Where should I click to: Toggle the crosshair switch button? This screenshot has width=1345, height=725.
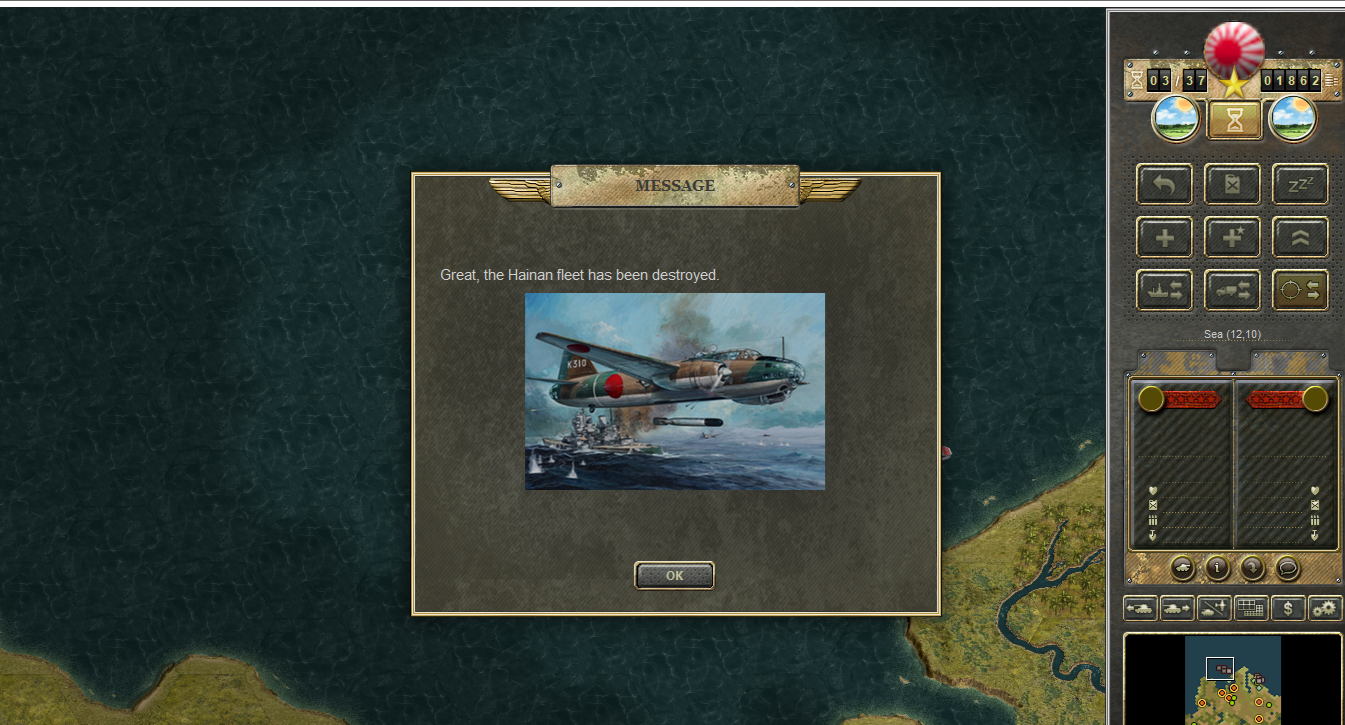(1300, 290)
